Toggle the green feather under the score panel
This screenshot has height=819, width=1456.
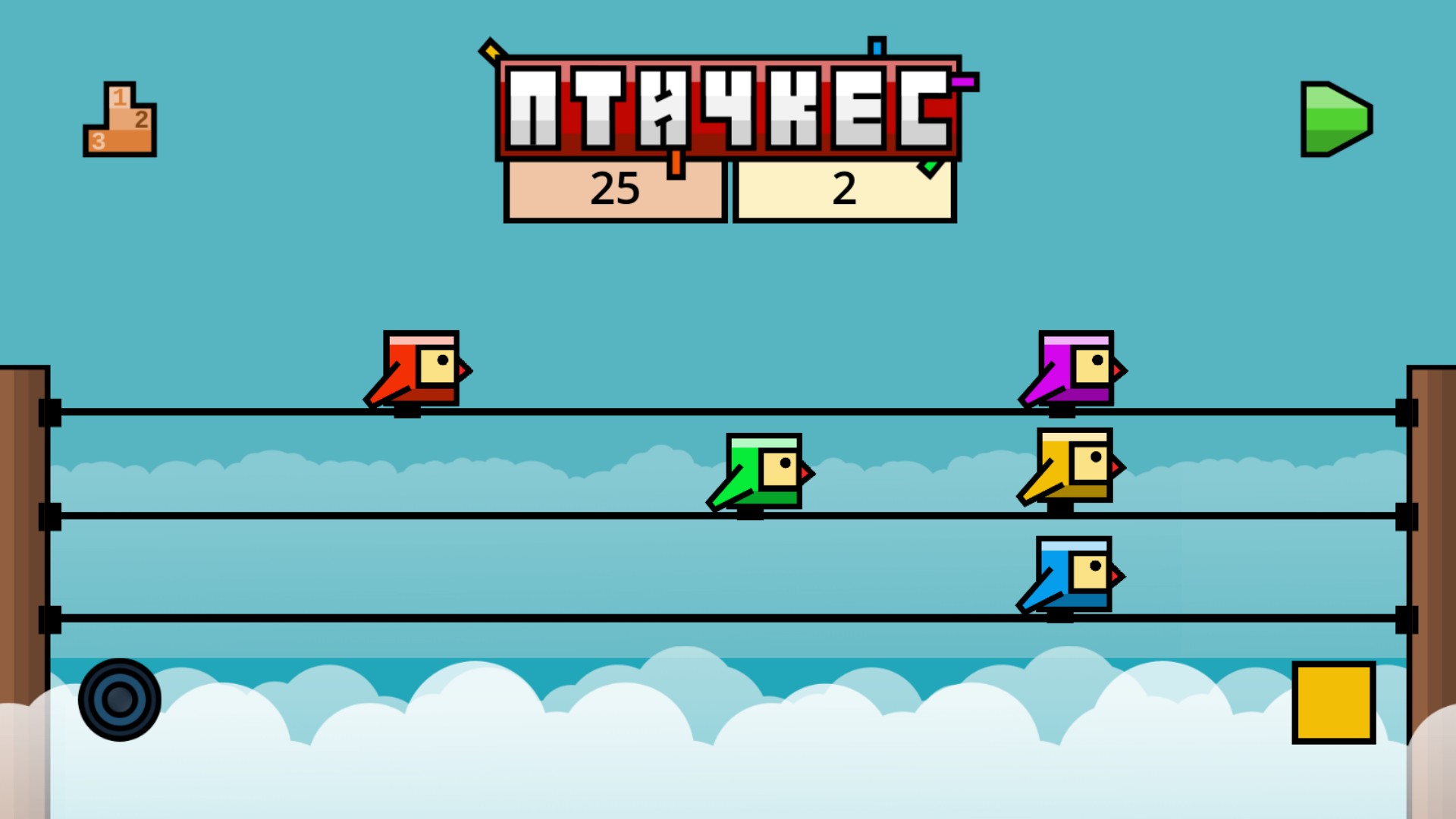click(x=931, y=165)
